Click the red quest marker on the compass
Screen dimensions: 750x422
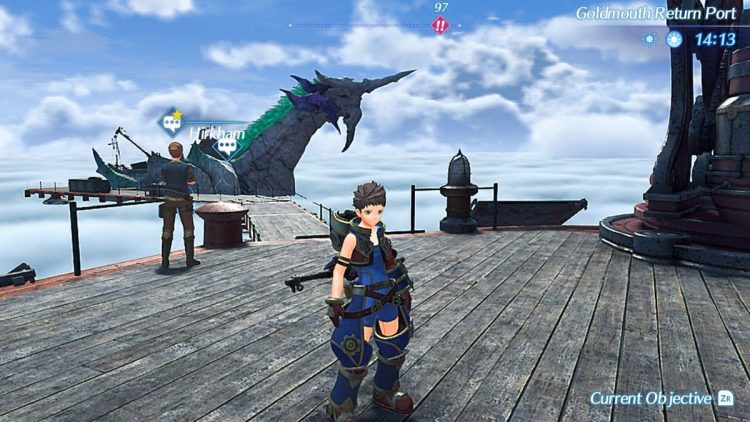tap(441, 25)
